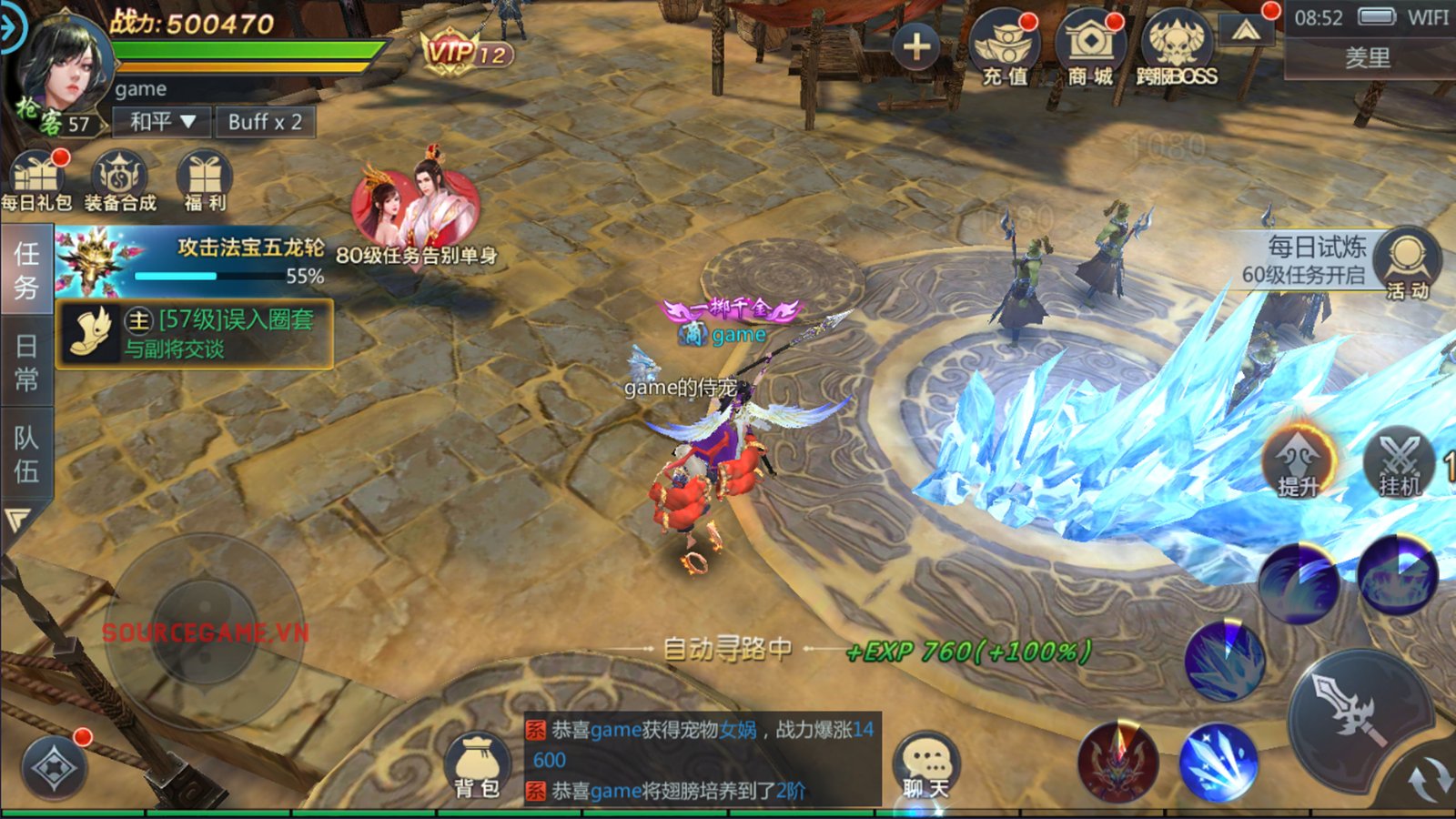
Task: Click the plus button in the top bar
Action: coord(916,46)
